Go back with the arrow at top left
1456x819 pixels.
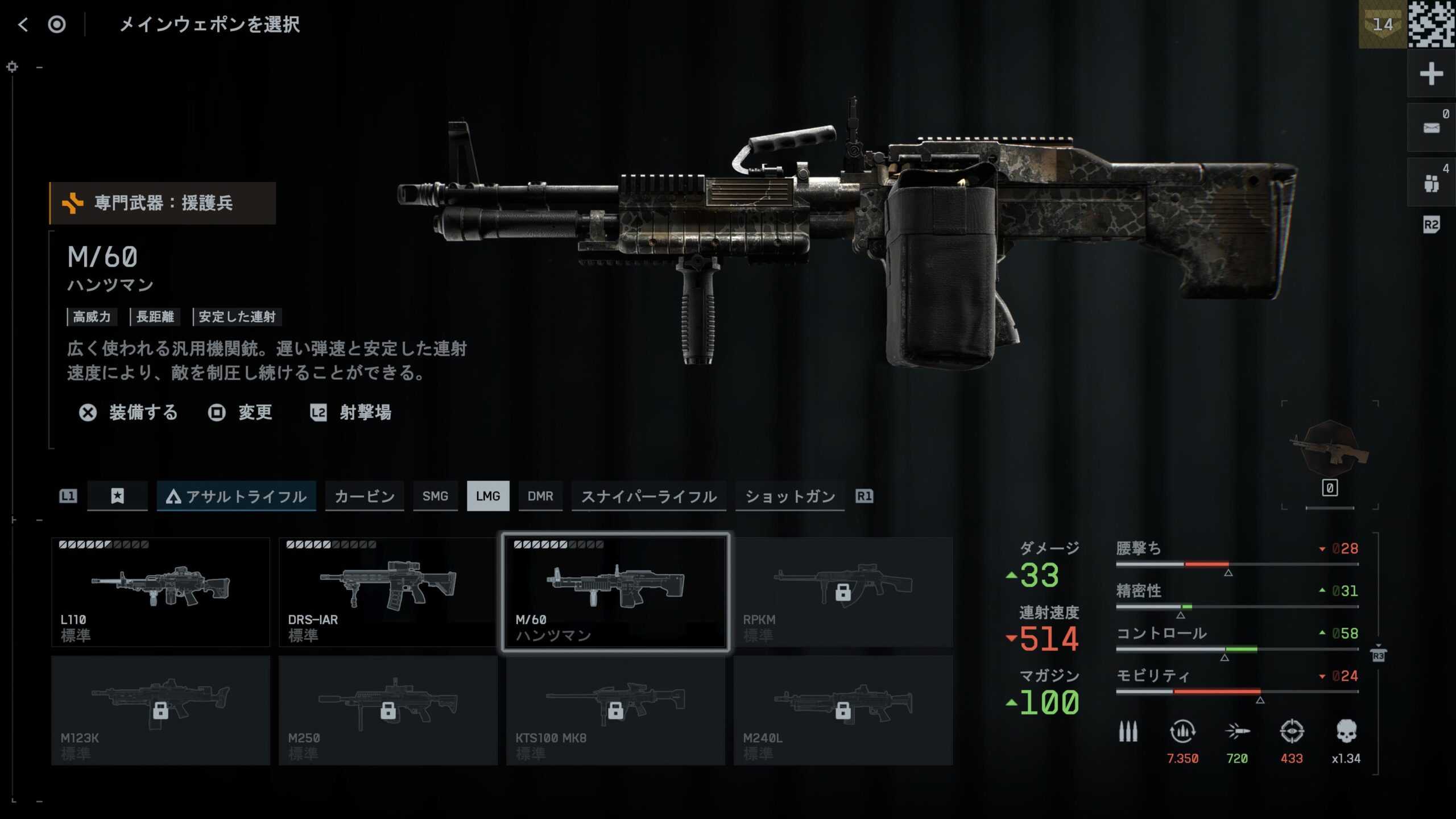click(23, 24)
